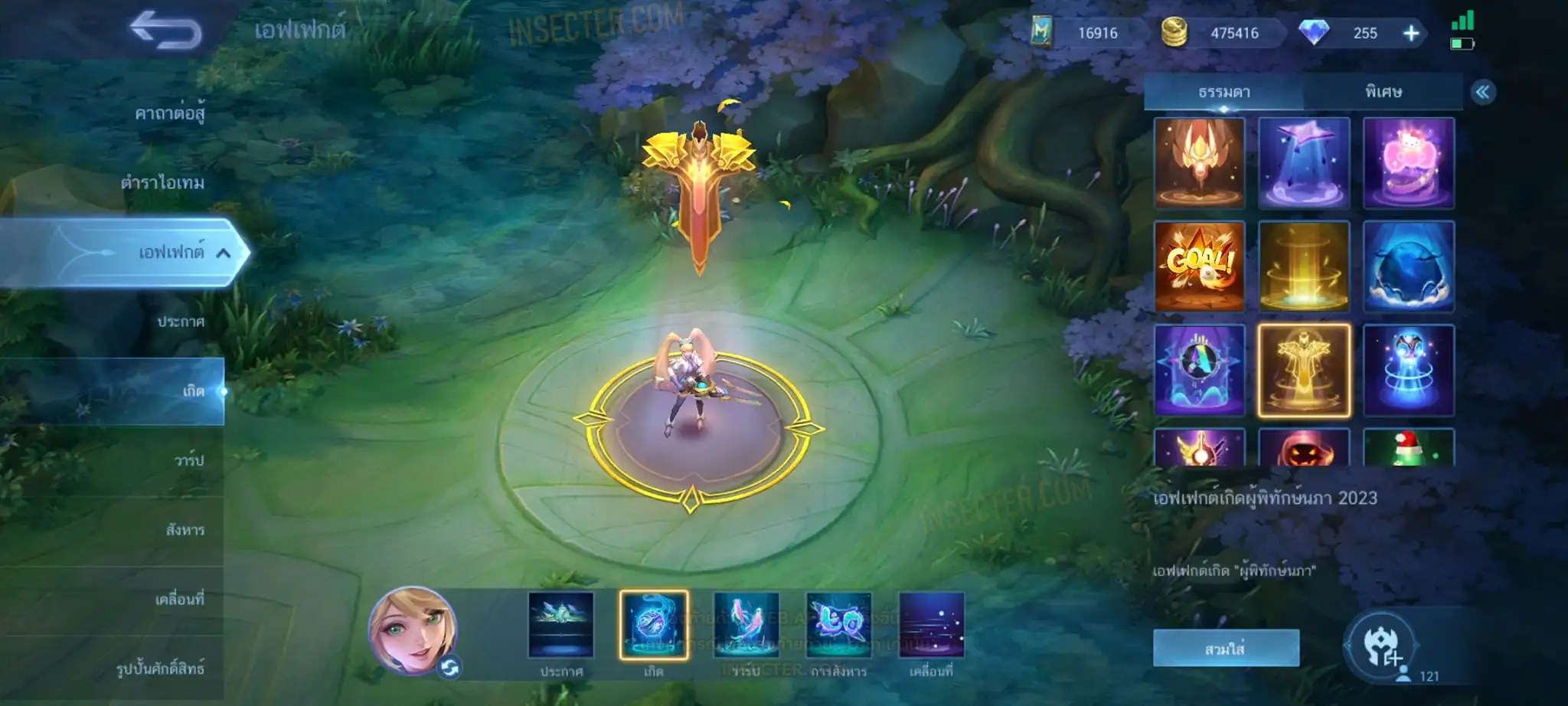This screenshot has width=1568, height=706.
Task: Change hero via the portrait swap icon
Action: 449,668
